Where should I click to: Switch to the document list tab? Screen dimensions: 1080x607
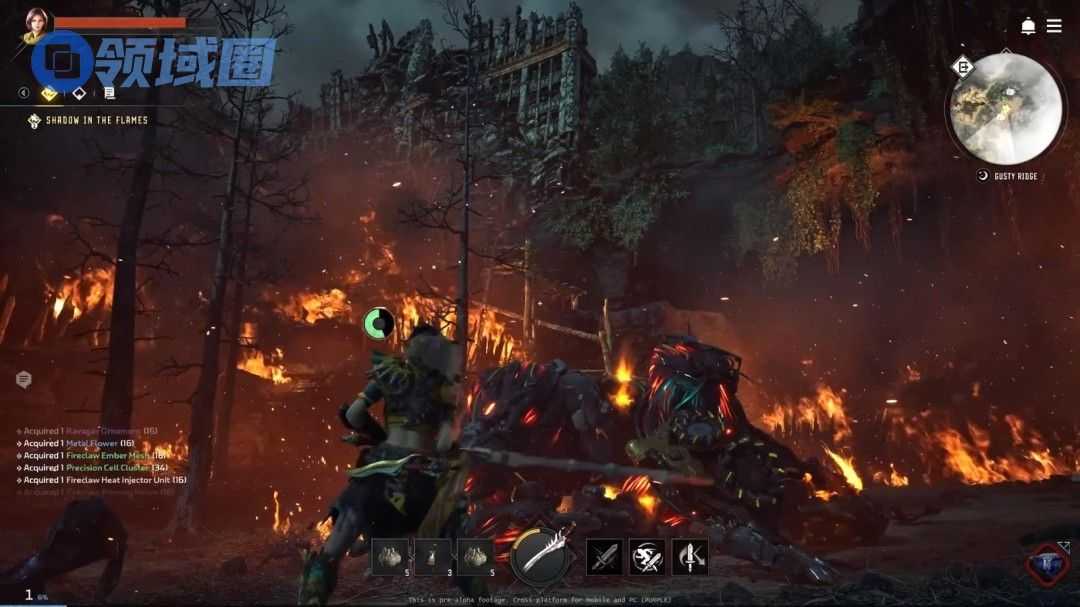click(x=109, y=93)
